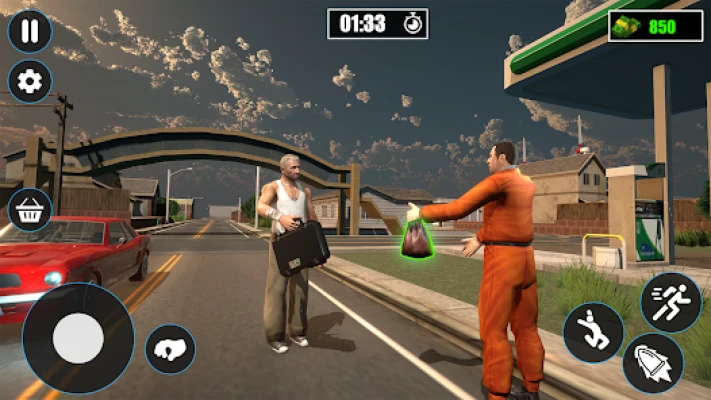This screenshot has width=711, height=400.
Task: Open the gear settings menu
Action: pos(30,82)
